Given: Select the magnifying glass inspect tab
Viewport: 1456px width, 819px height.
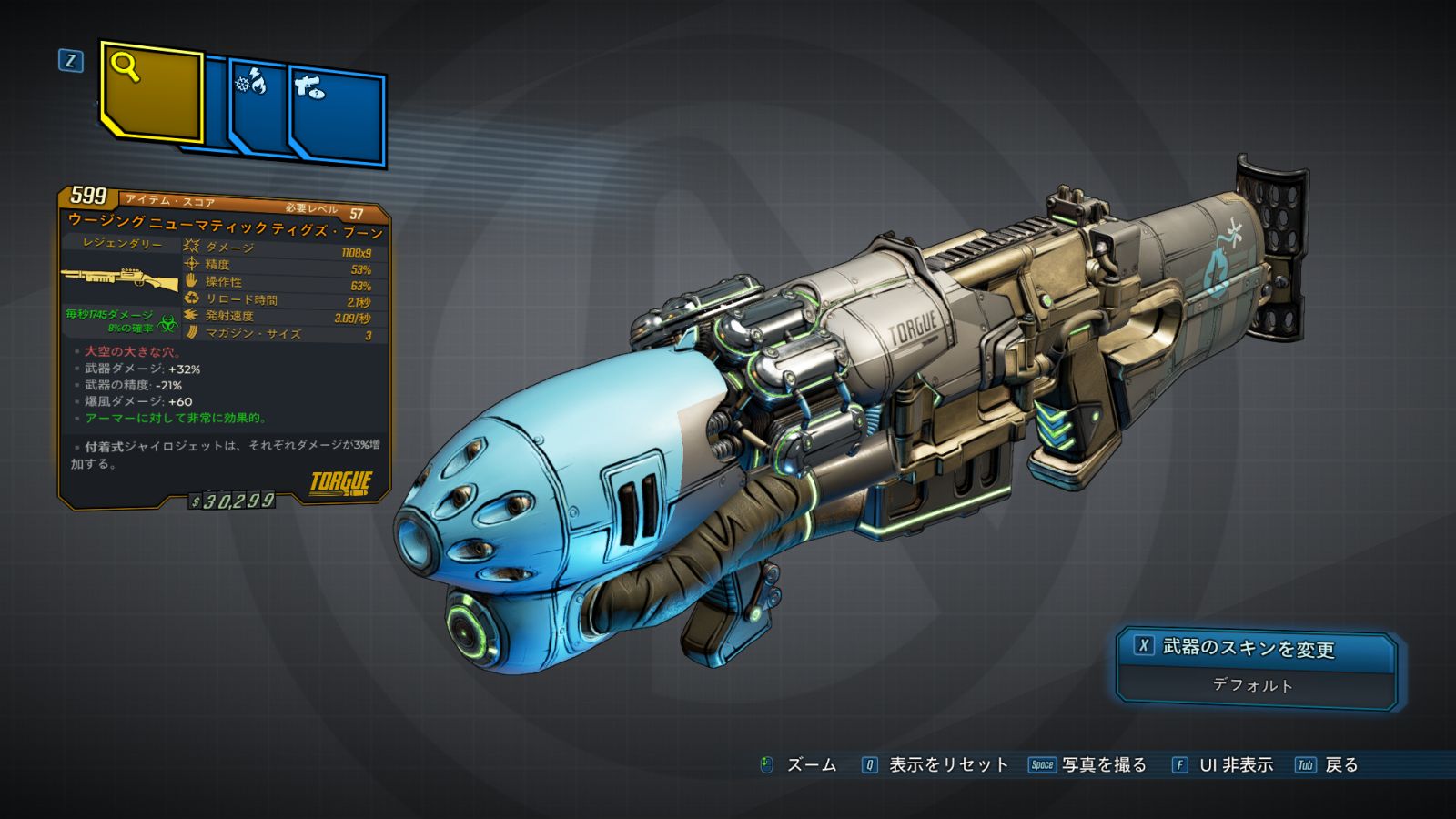Looking at the screenshot, I should click(151, 91).
